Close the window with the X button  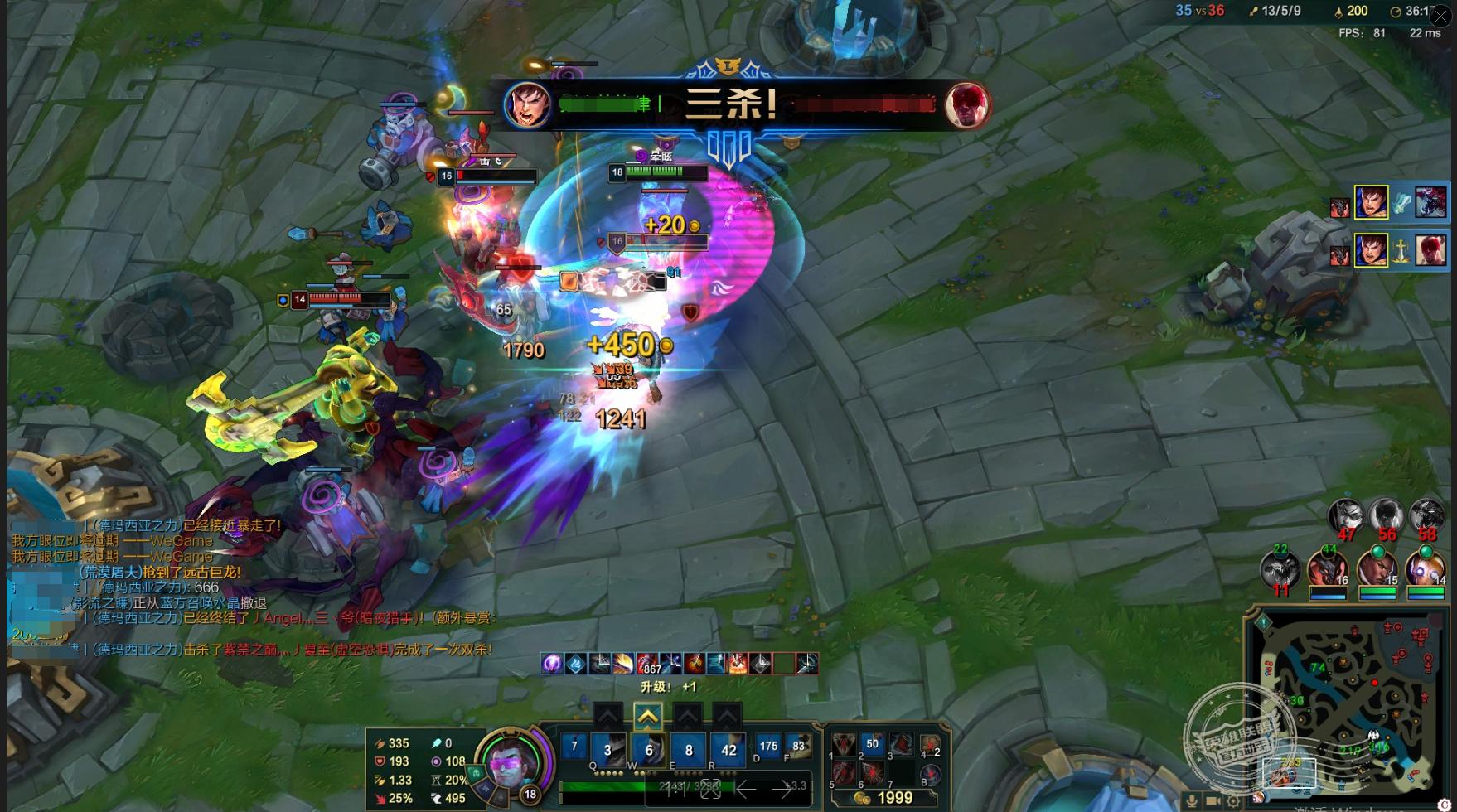tap(1440, 16)
